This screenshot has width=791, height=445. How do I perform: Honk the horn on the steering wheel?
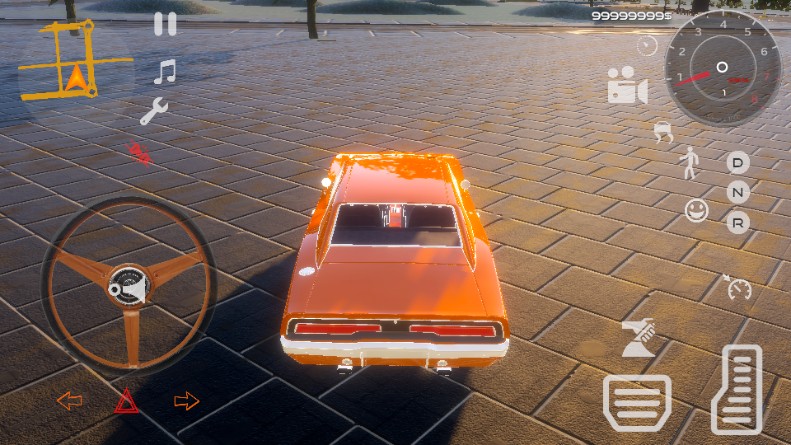coord(128,287)
